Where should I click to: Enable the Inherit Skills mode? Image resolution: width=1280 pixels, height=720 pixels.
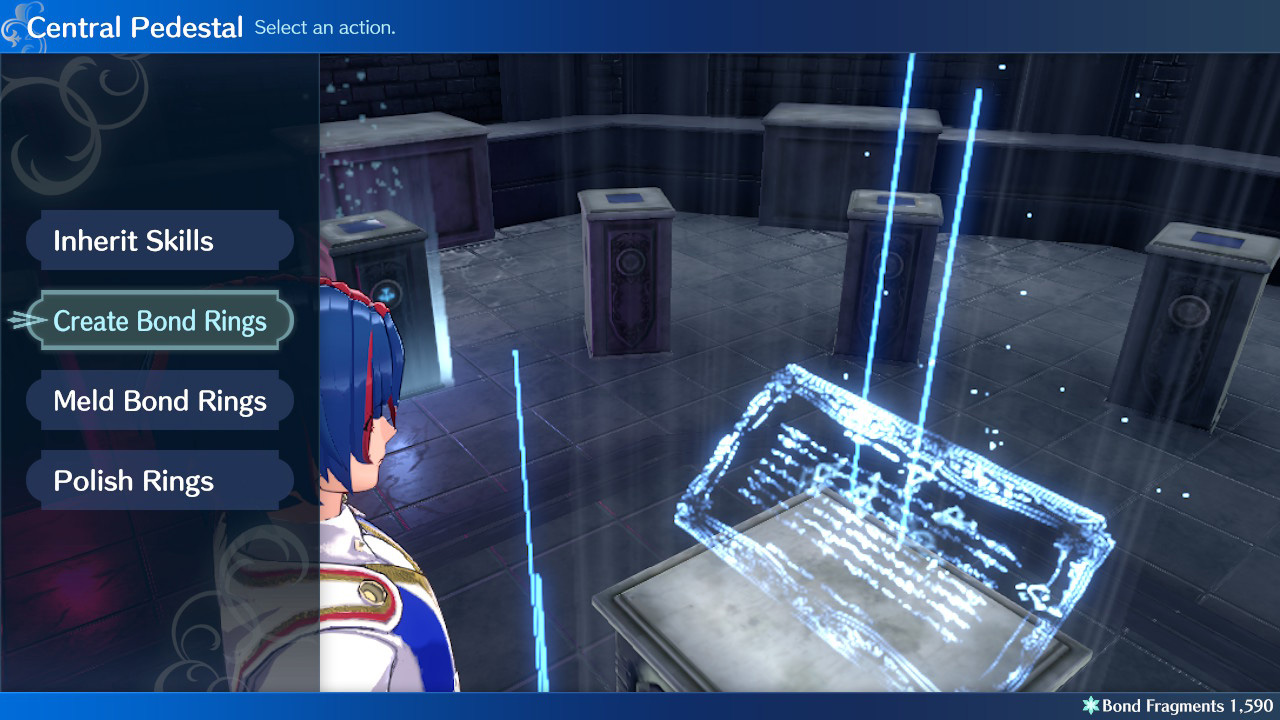pyautogui.click(x=160, y=240)
